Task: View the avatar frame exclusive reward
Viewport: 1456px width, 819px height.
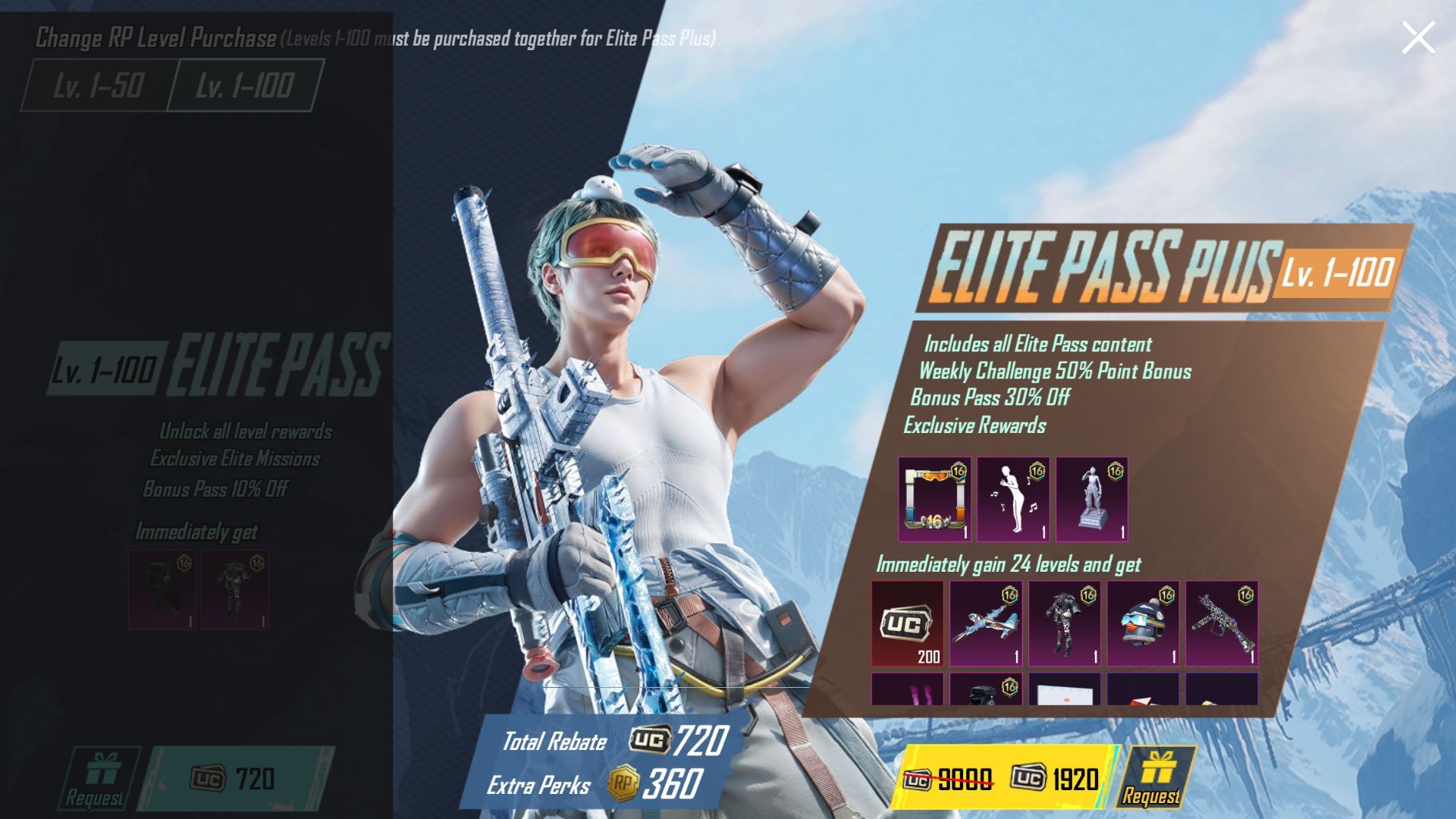Action: 934,499
